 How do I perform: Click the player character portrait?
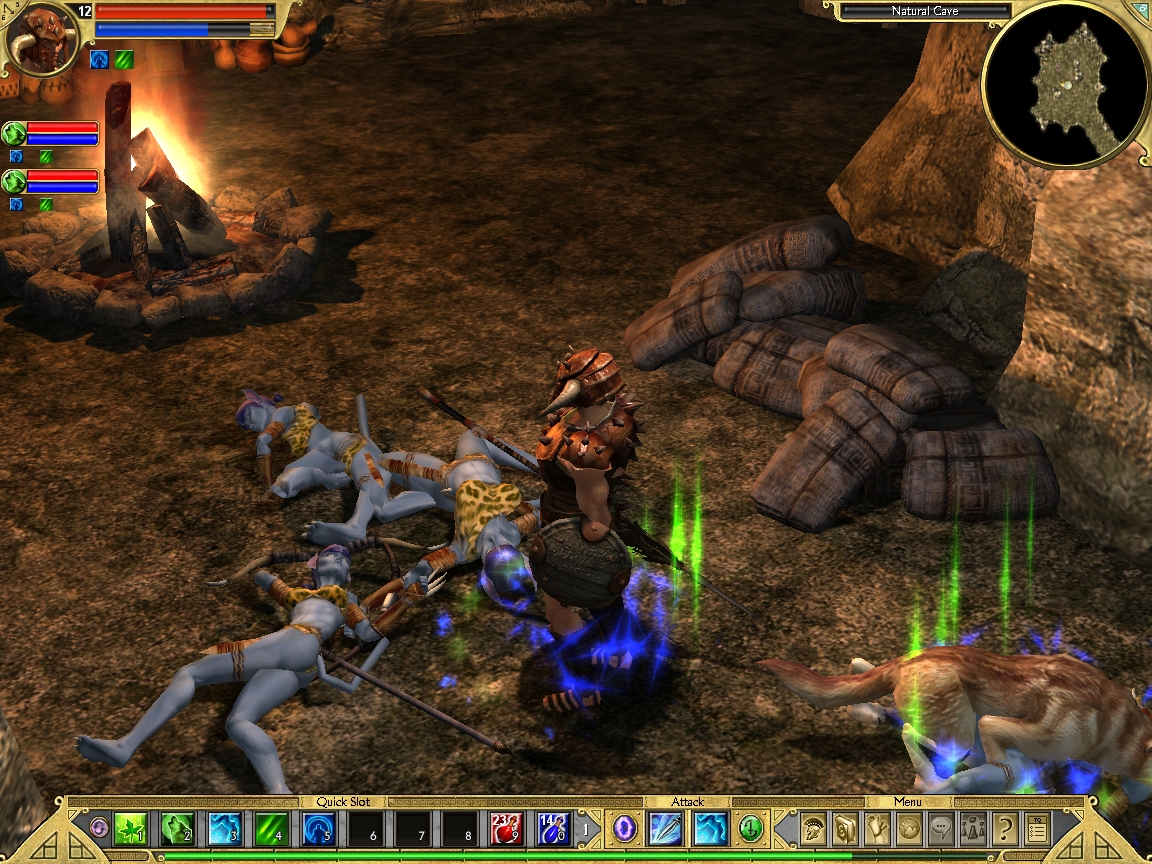click(43, 40)
